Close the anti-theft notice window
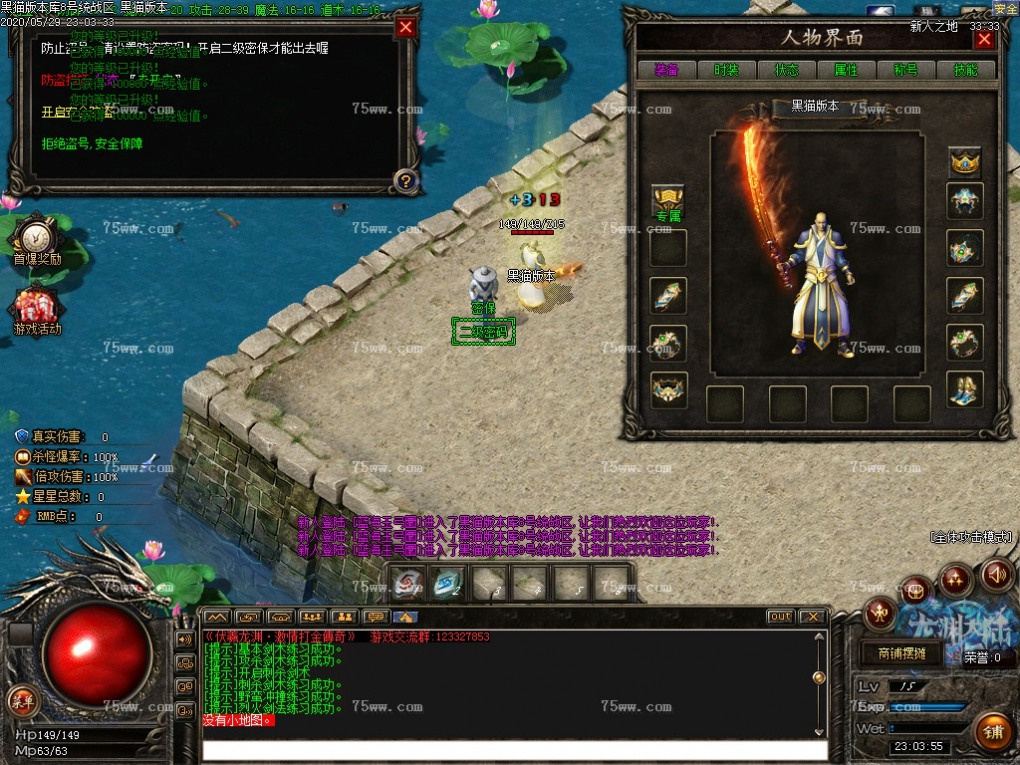The width and height of the screenshot is (1020, 765). (405, 28)
